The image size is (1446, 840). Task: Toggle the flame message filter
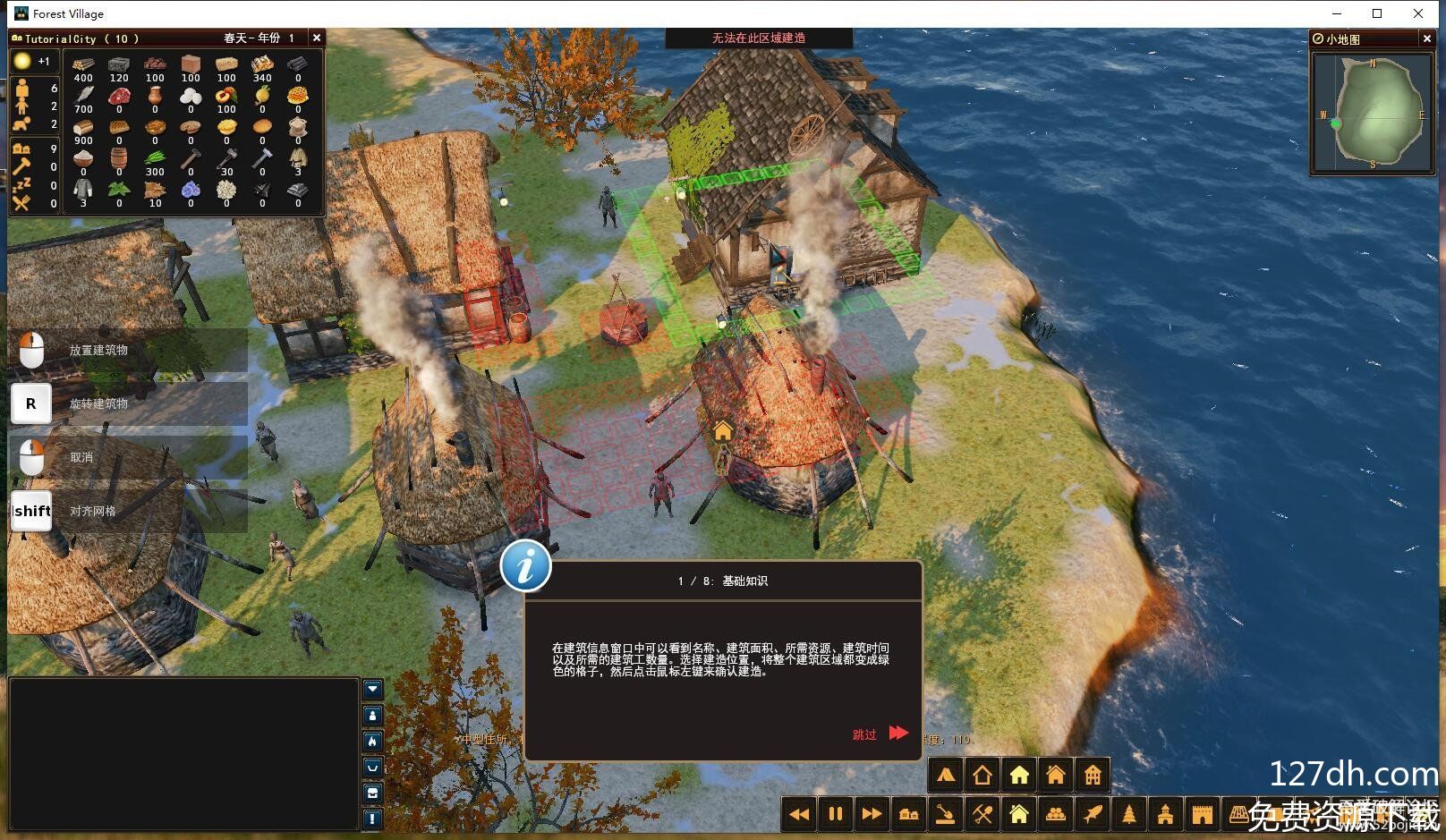tap(373, 742)
